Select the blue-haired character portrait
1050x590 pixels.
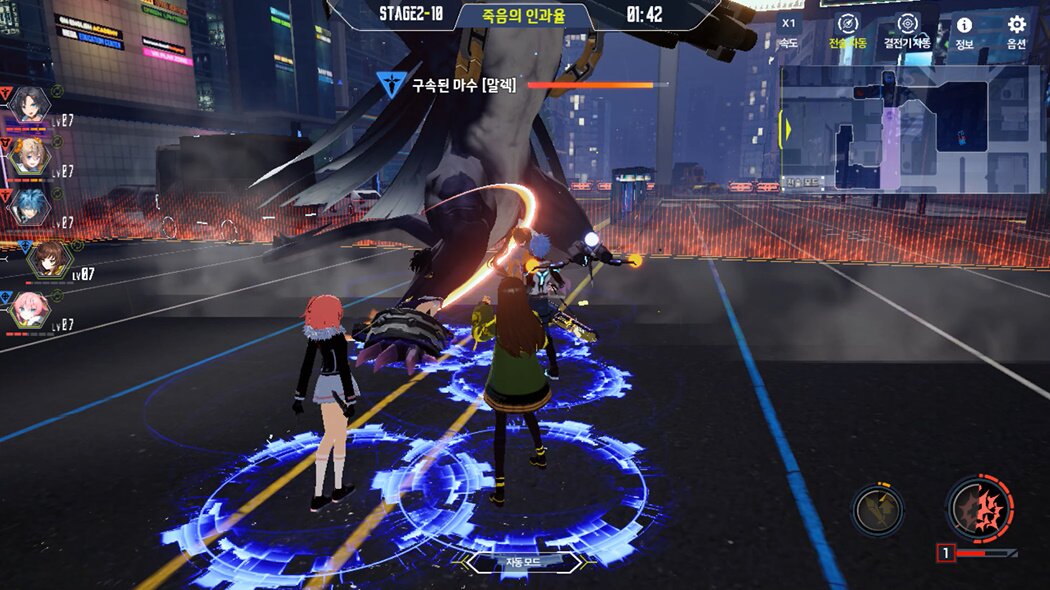(x=30, y=206)
